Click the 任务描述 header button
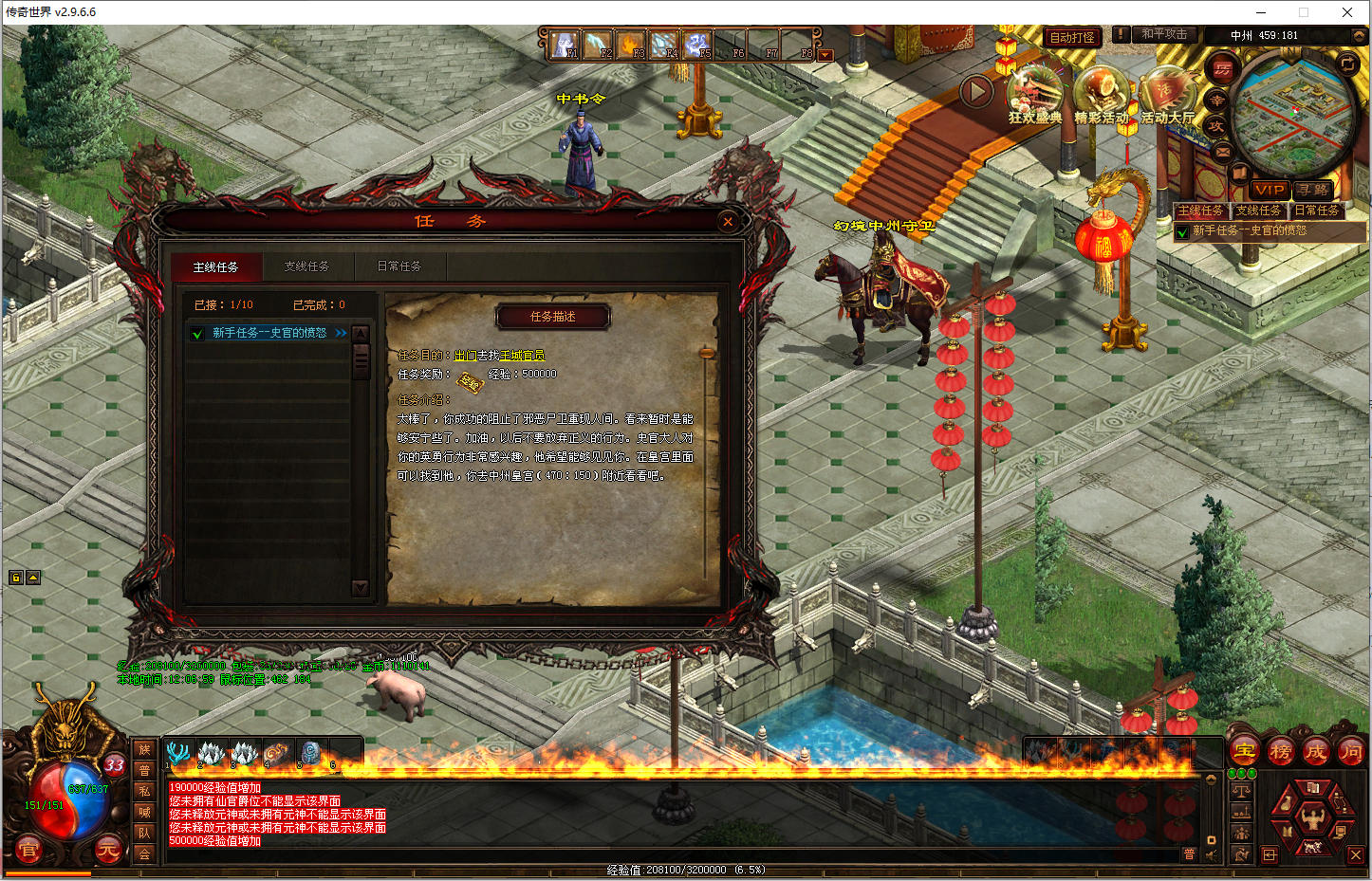The width and height of the screenshot is (1372, 881). pyautogui.click(x=552, y=317)
